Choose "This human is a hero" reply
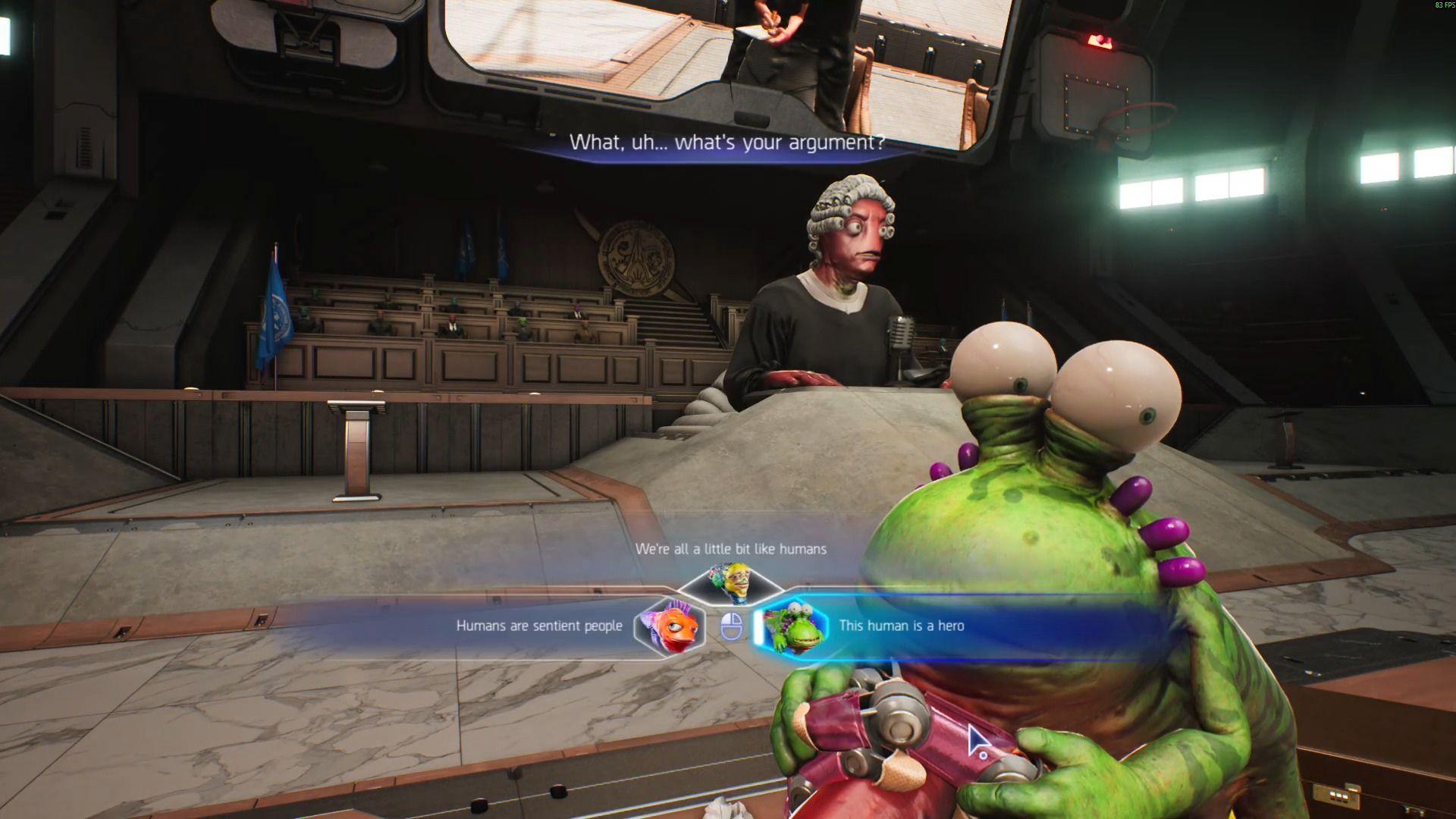The width and height of the screenshot is (1456, 819). click(900, 626)
